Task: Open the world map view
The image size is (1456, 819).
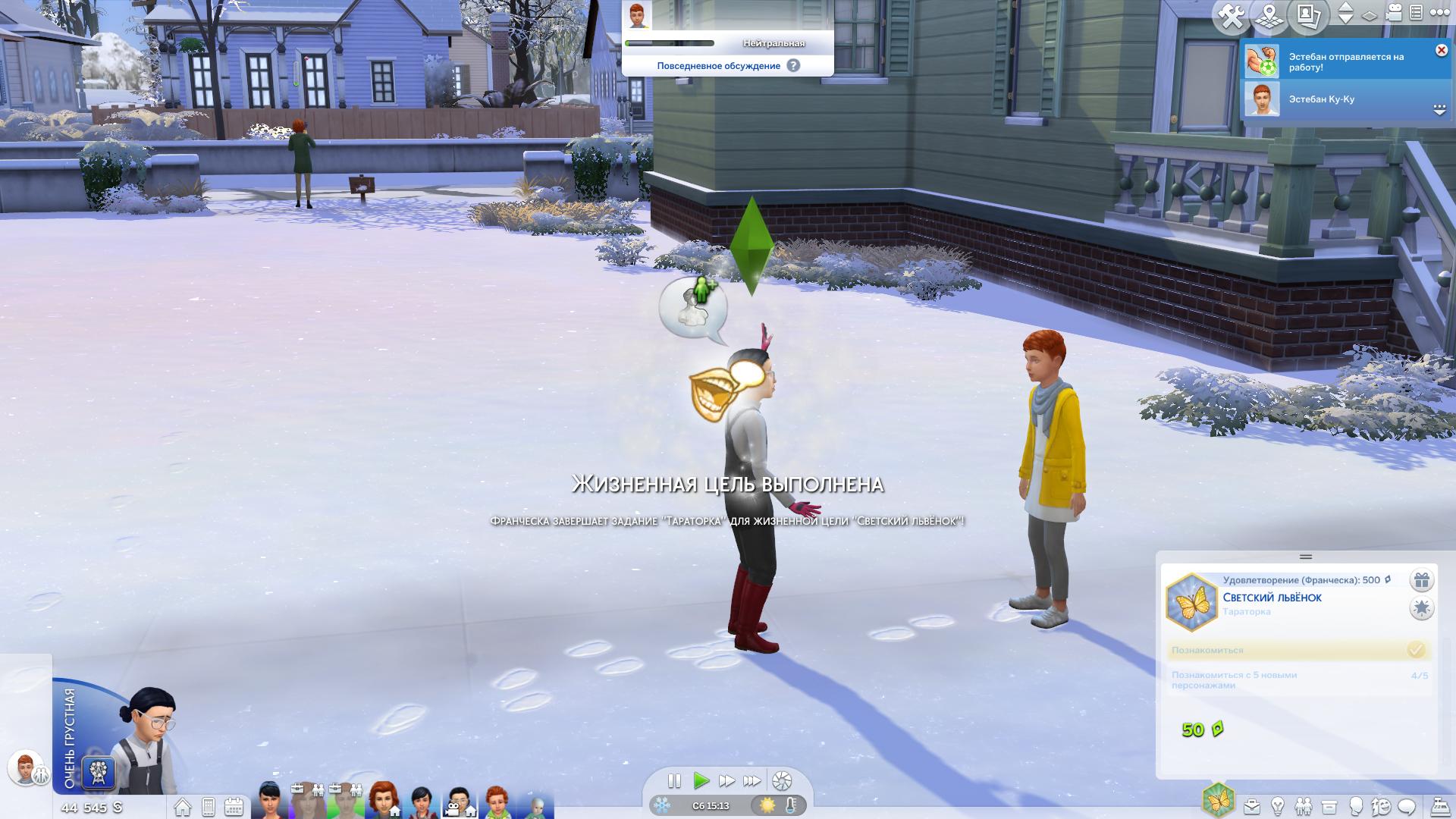Action: 1270,17
